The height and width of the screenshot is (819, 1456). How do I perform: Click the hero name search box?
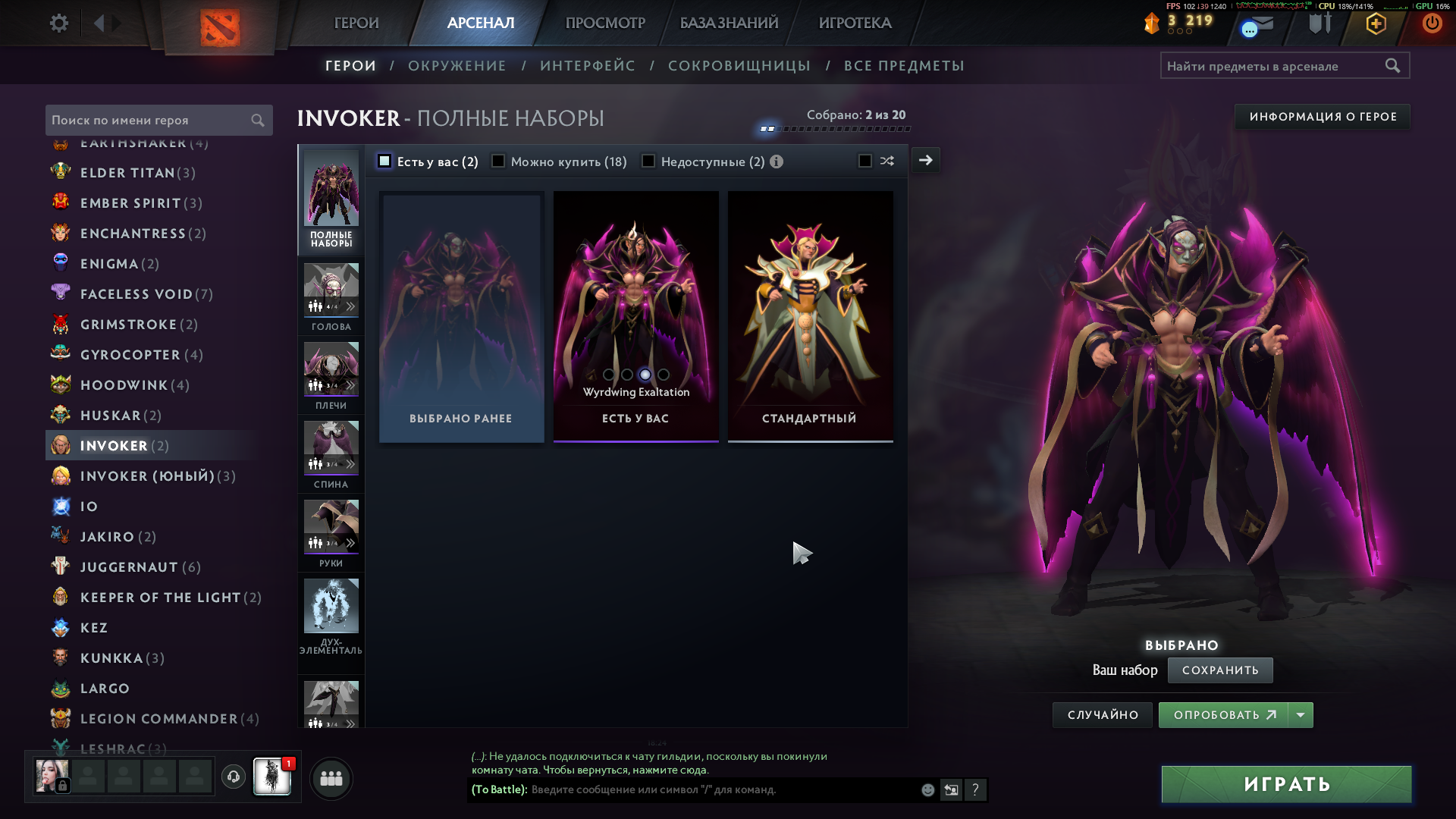[x=150, y=120]
